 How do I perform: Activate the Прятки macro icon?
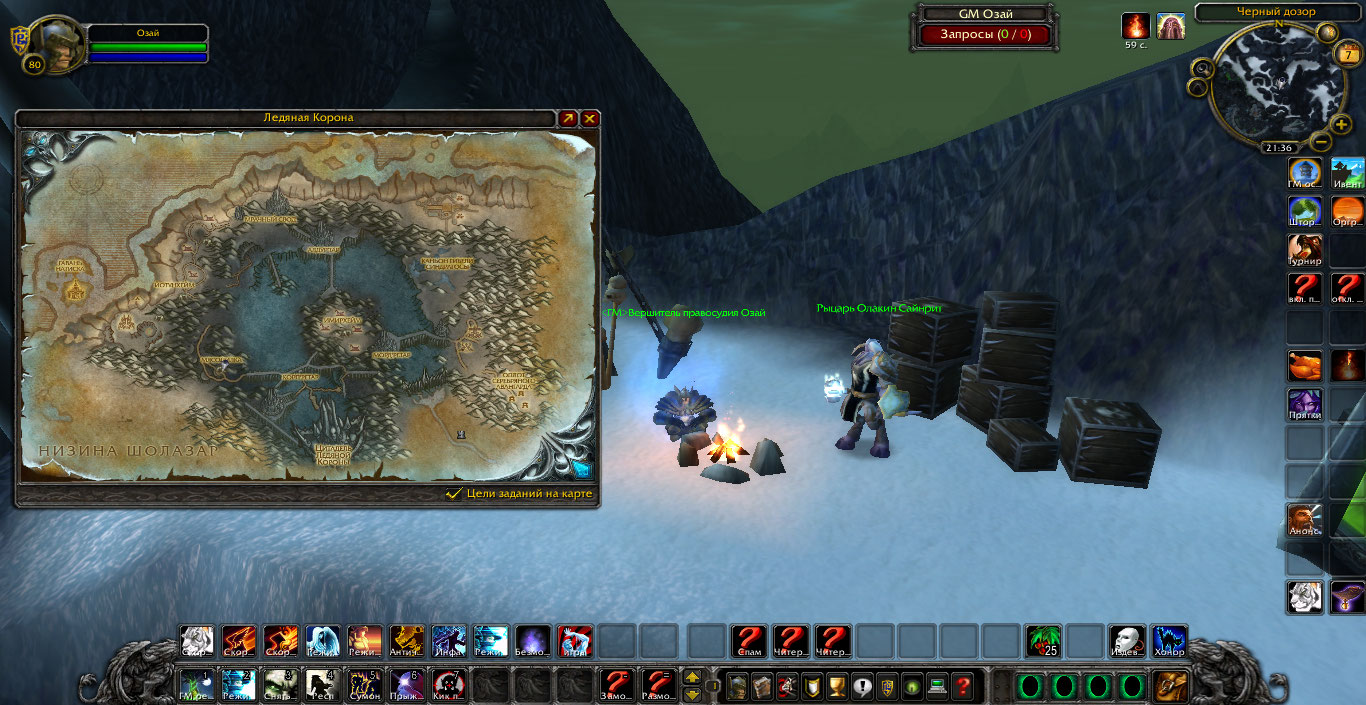pos(1305,404)
